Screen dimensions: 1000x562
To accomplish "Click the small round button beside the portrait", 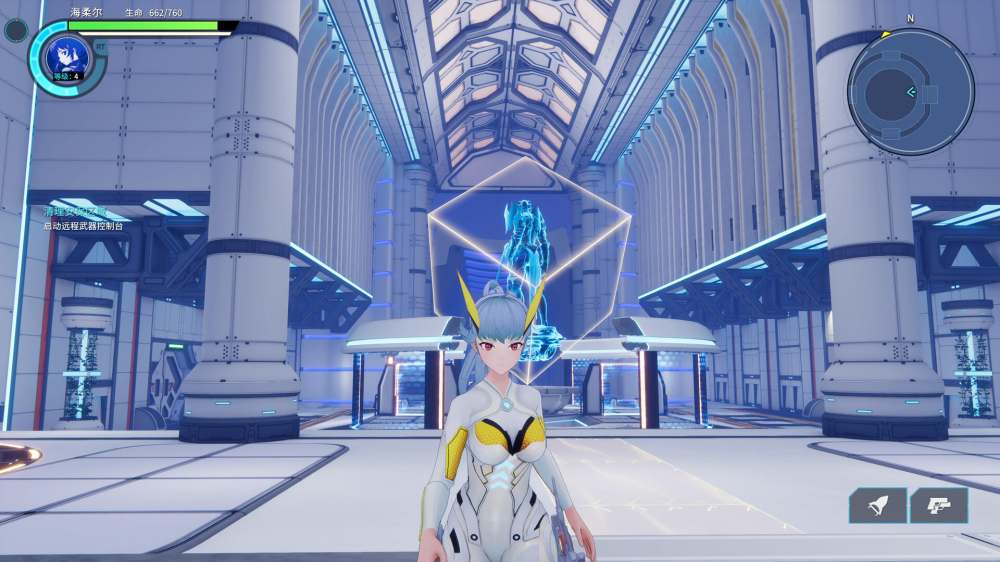I will pyautogui.click(x=16, y=30).
